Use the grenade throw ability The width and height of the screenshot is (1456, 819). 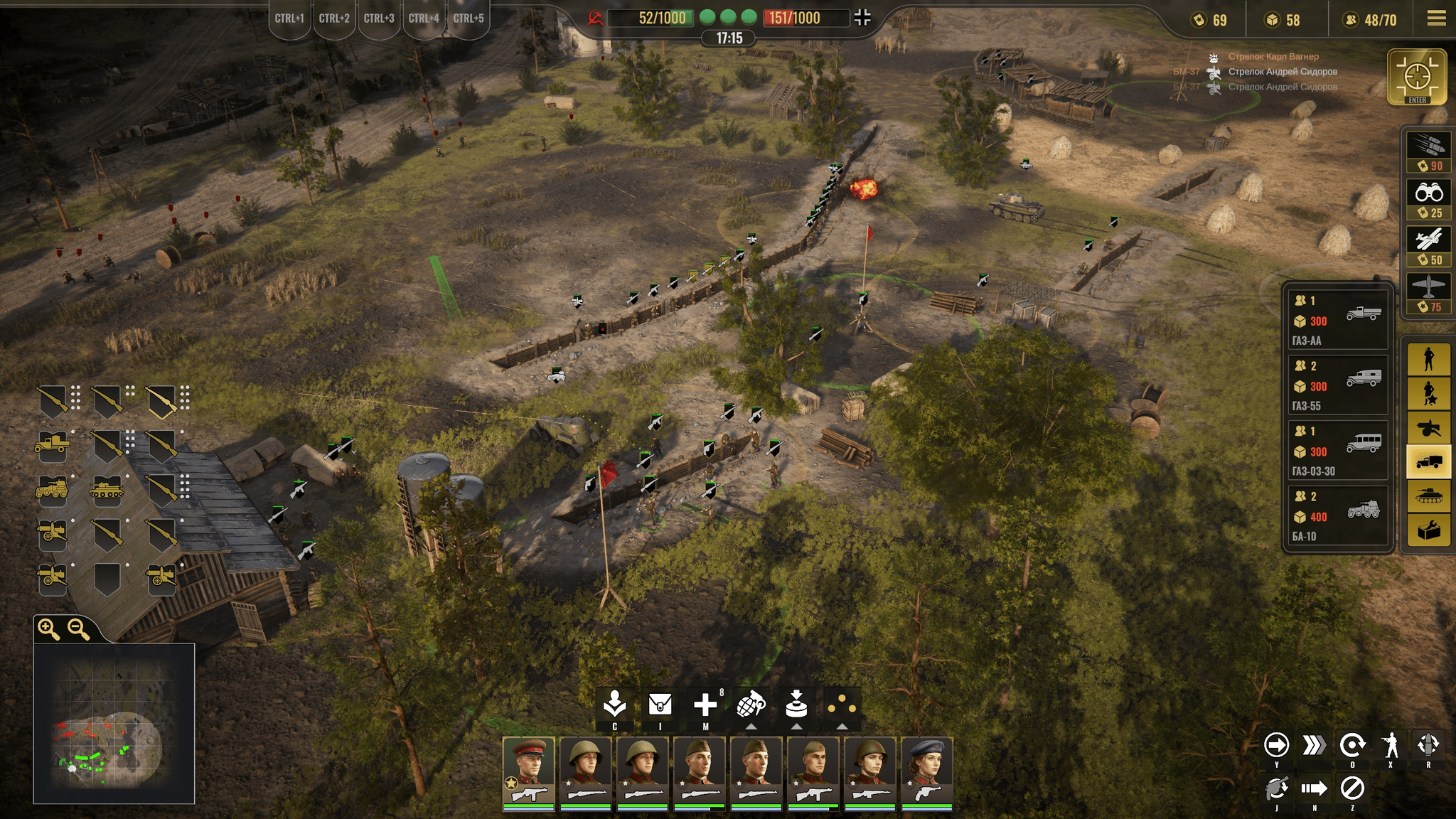(751, 705)
